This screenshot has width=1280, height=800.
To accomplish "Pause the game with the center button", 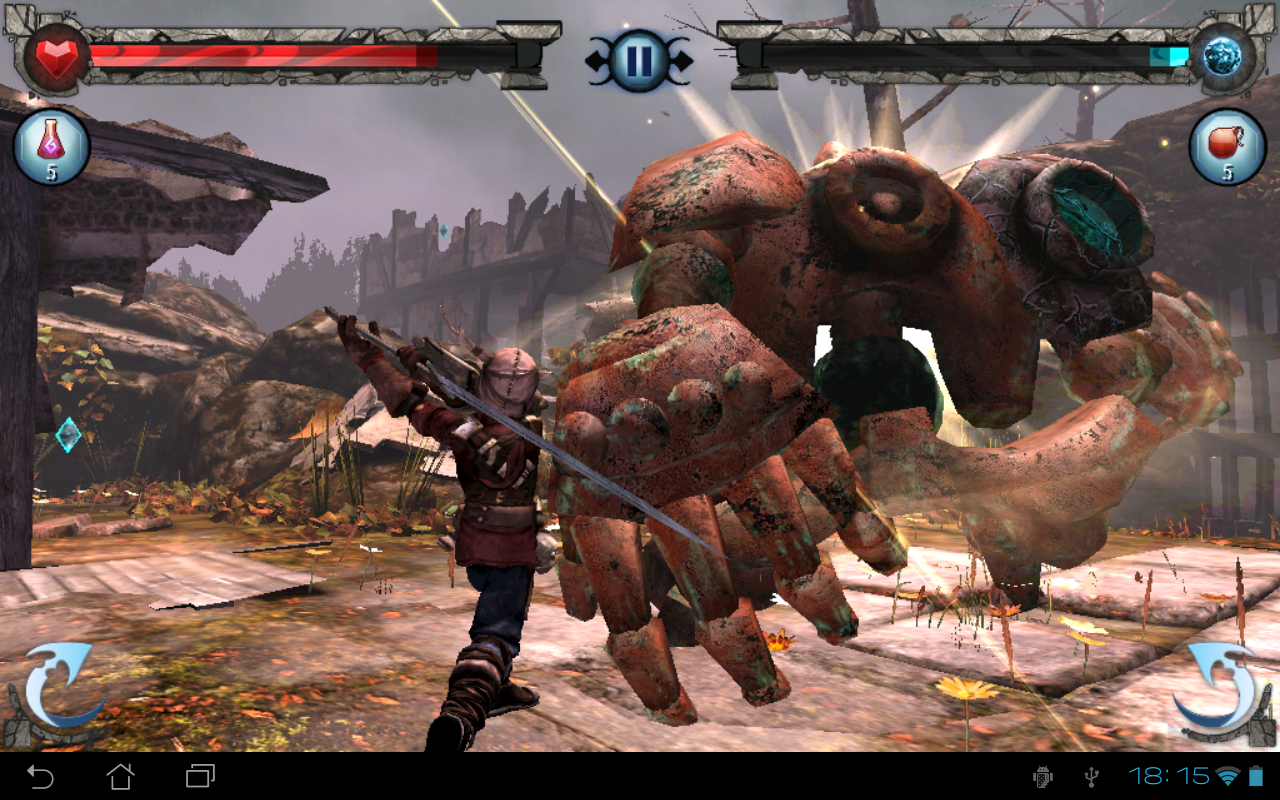I will point(638,60).
